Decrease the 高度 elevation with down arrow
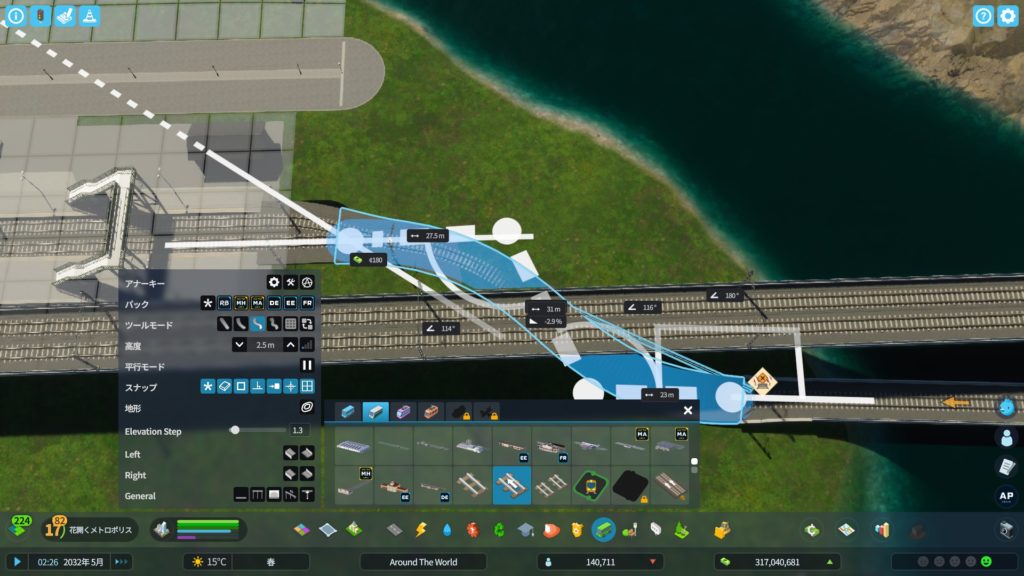1024x576 pixels. 240,345
